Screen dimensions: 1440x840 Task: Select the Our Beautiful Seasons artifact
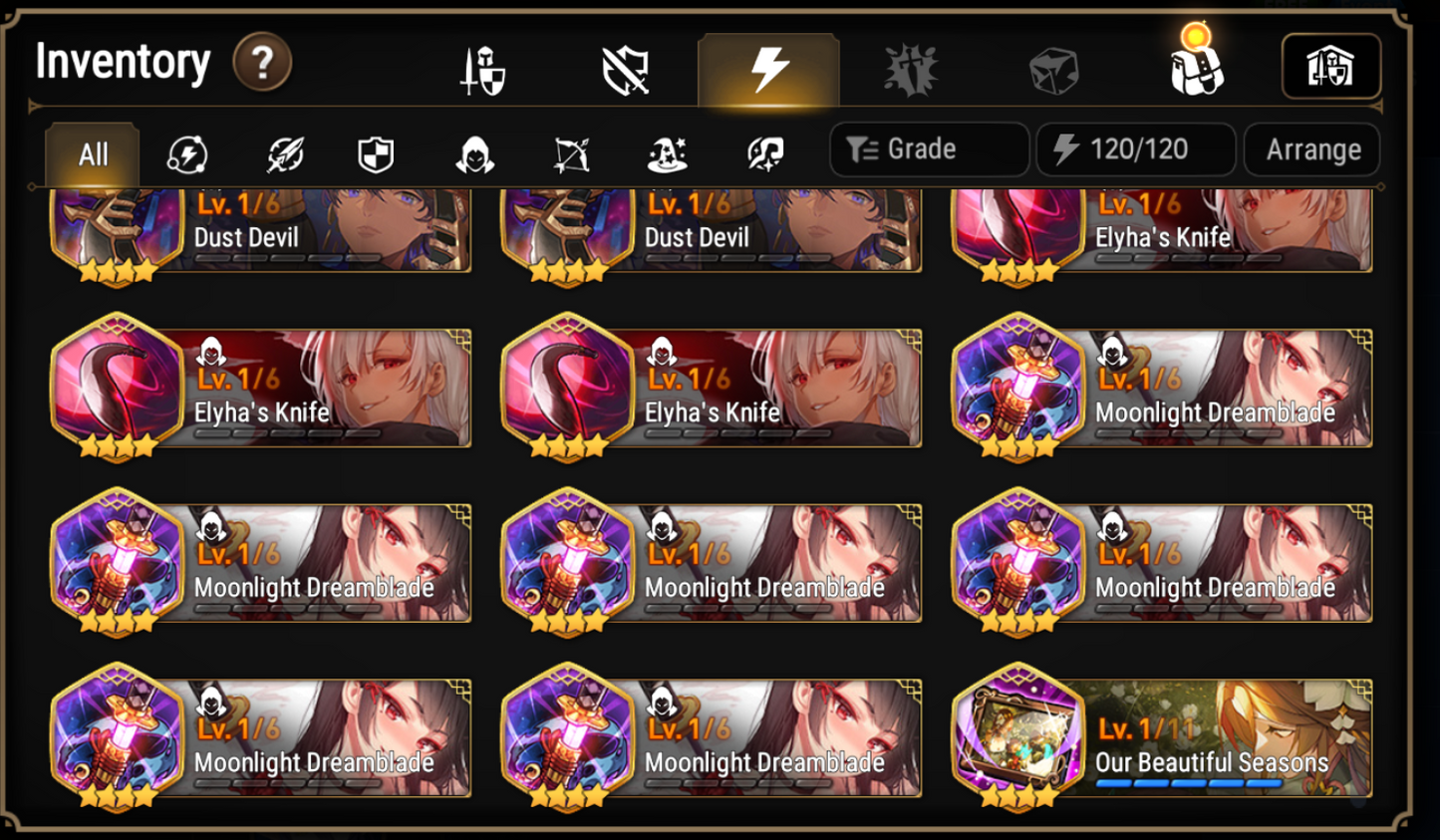click(x=1160, y=736)
